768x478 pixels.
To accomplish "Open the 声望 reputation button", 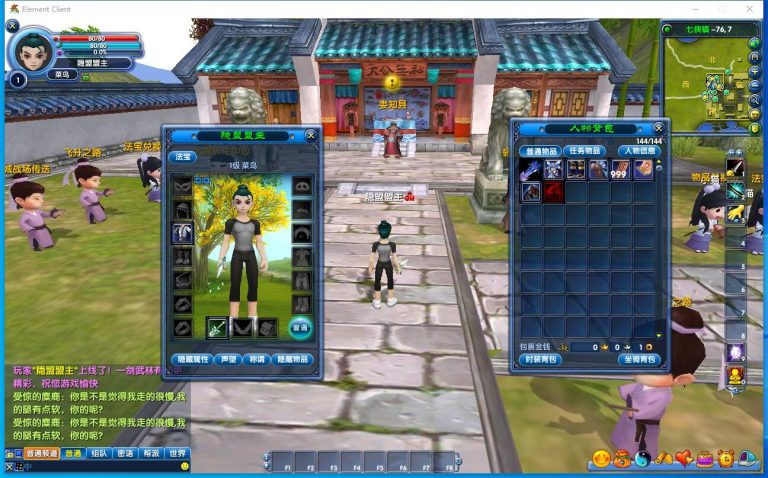I will pos(229,359).
